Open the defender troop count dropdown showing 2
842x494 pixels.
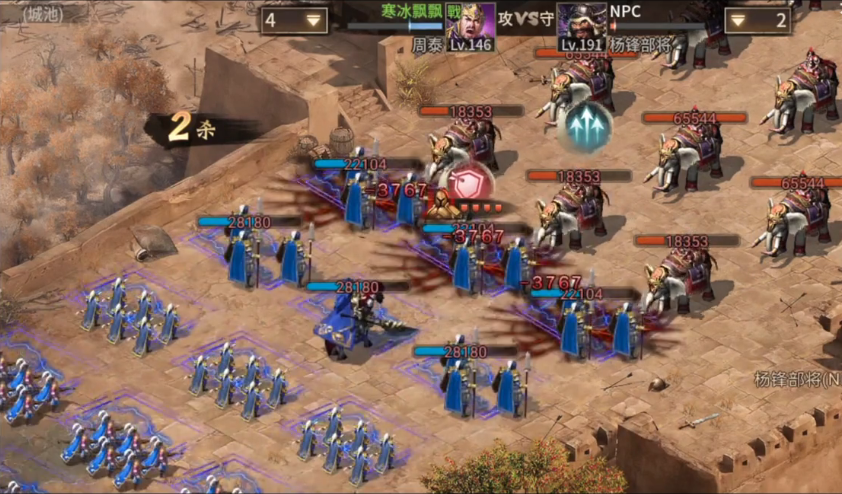coord(757,20)
